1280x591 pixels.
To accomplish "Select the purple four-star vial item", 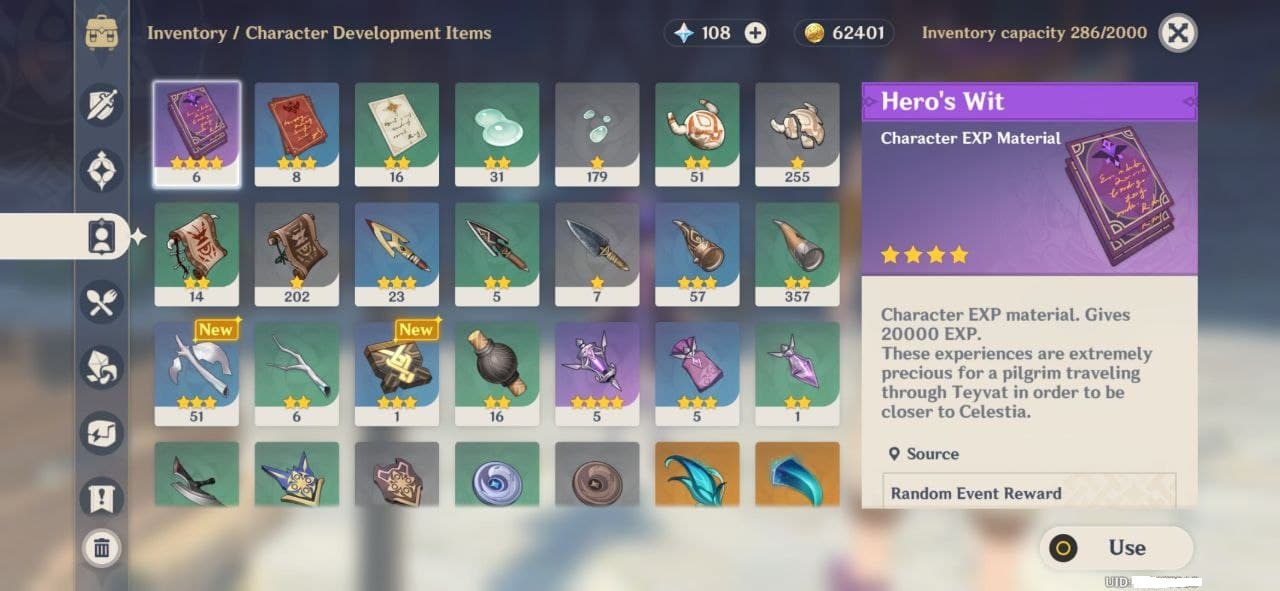I will click(x=597, y=374).
